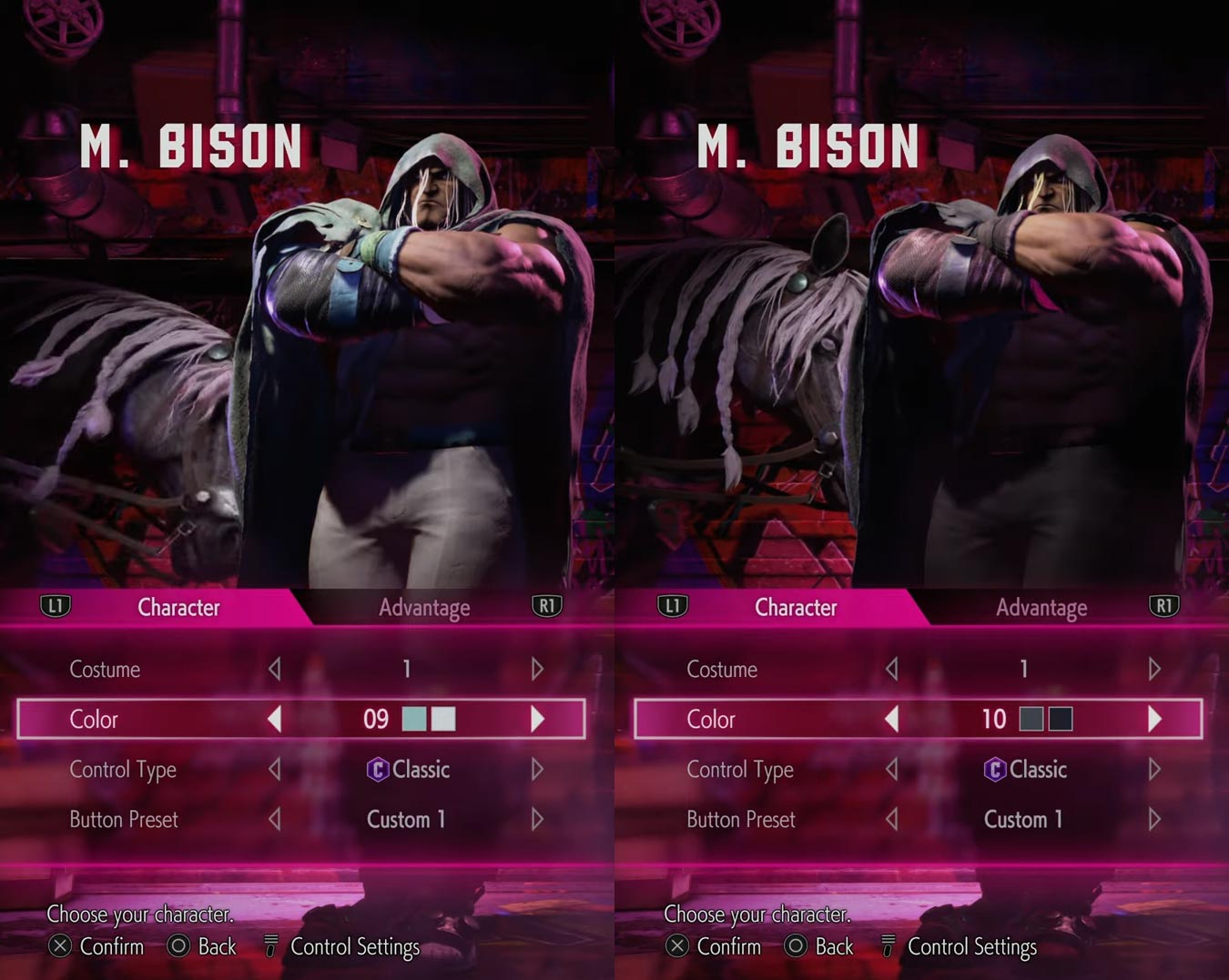Click the R1 shoulder button icon
Screen dimensions: 1229x980
(x=547, y=607)
